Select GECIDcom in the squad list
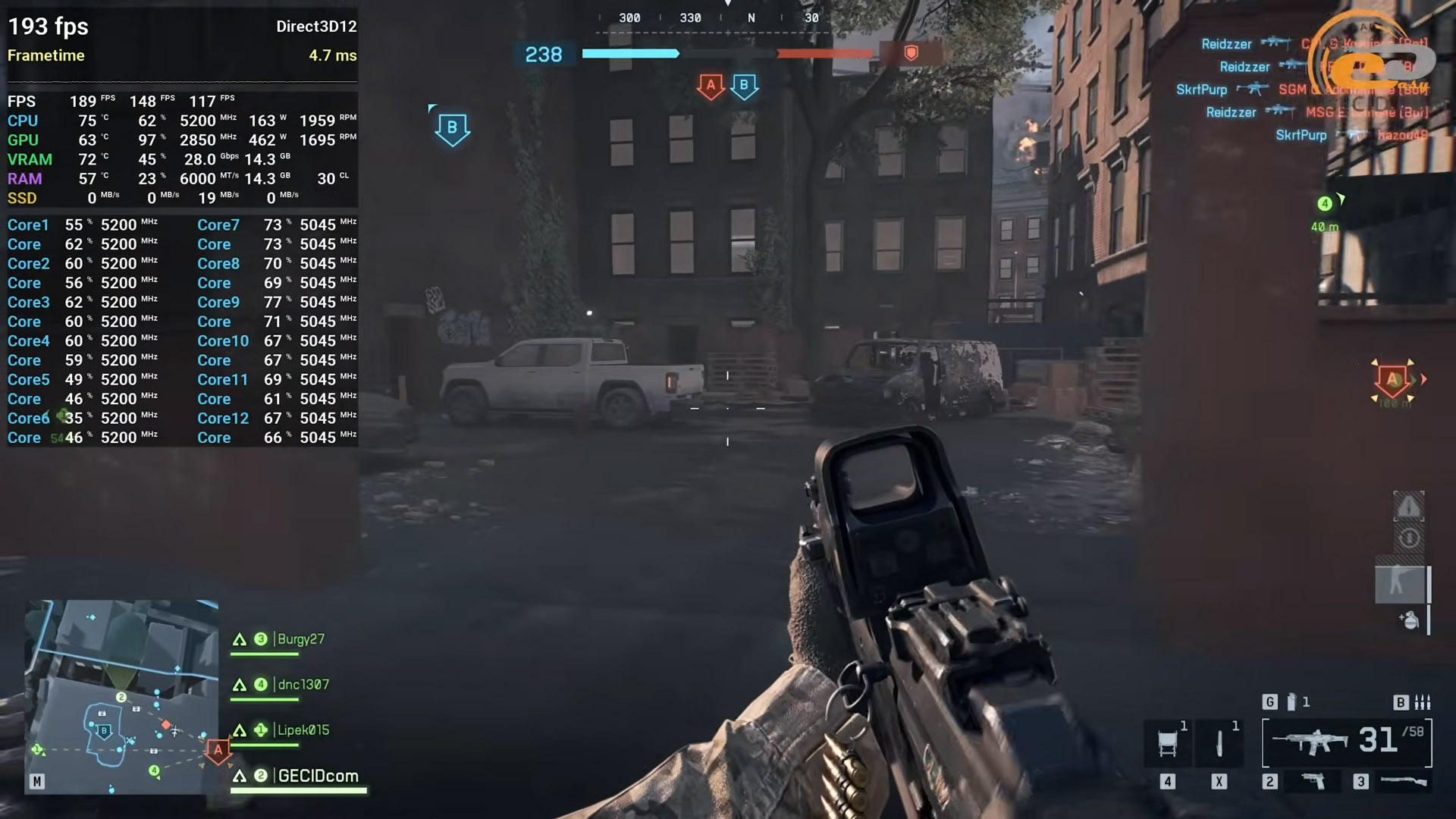 click(318, 776)
